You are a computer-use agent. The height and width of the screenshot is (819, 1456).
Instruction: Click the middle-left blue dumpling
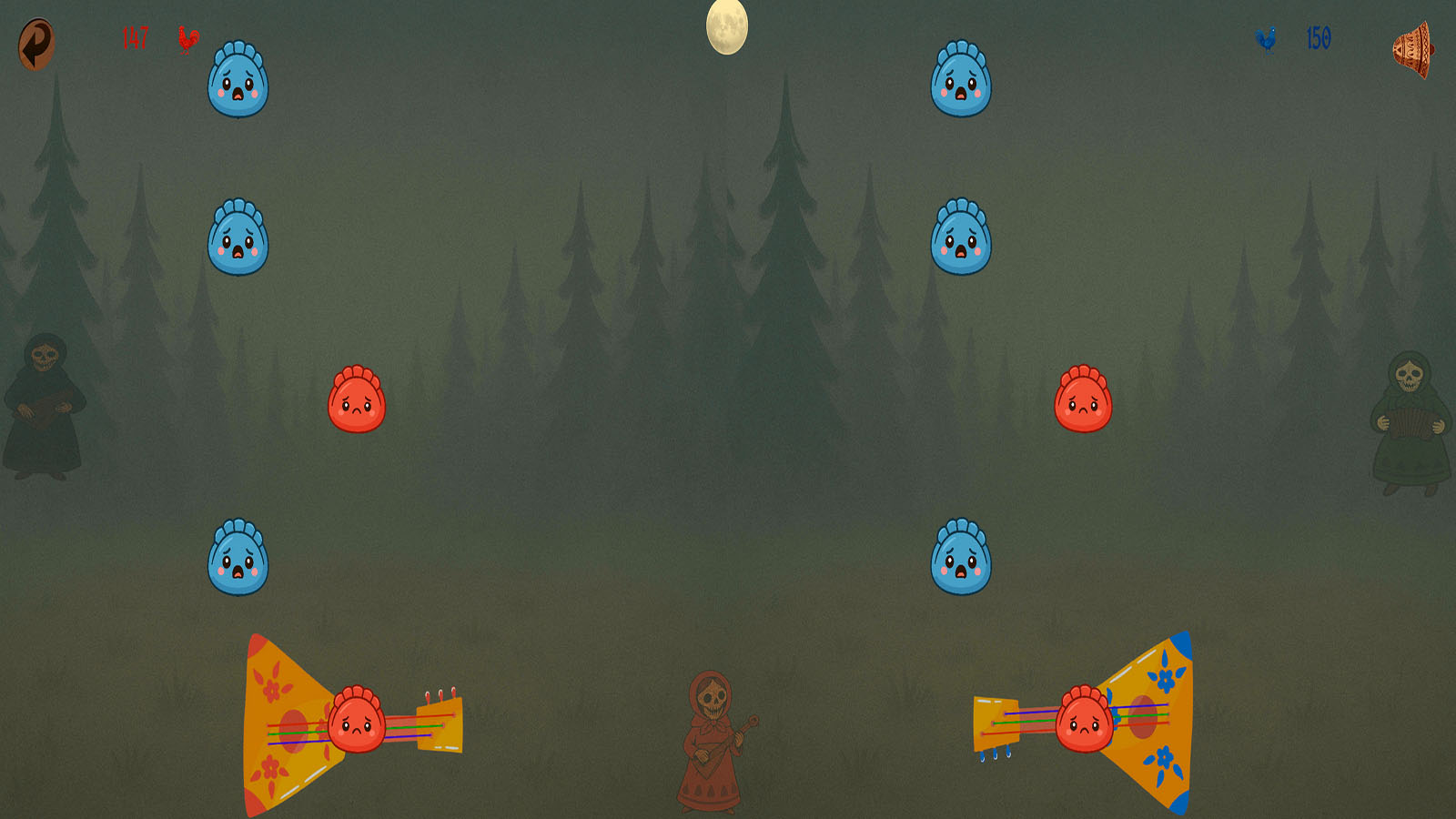tap(238, 235)
